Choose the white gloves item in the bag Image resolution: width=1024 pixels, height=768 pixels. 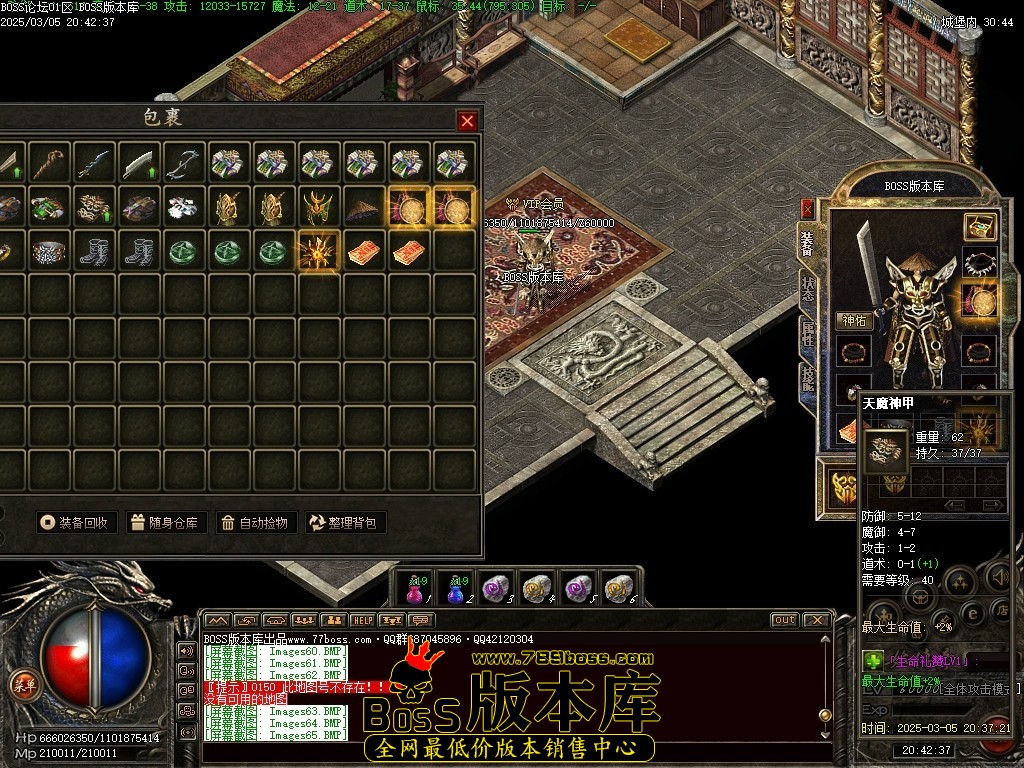click(184, 208)
